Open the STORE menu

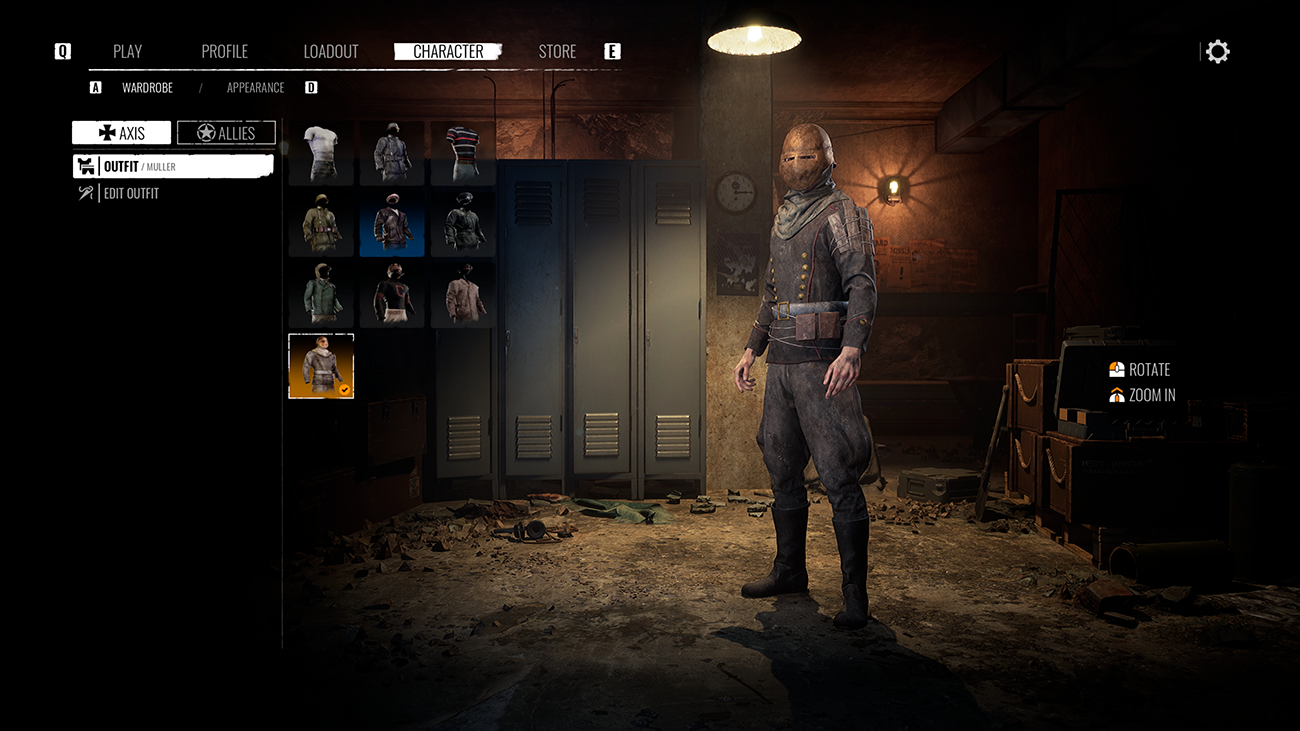[557, 50]
